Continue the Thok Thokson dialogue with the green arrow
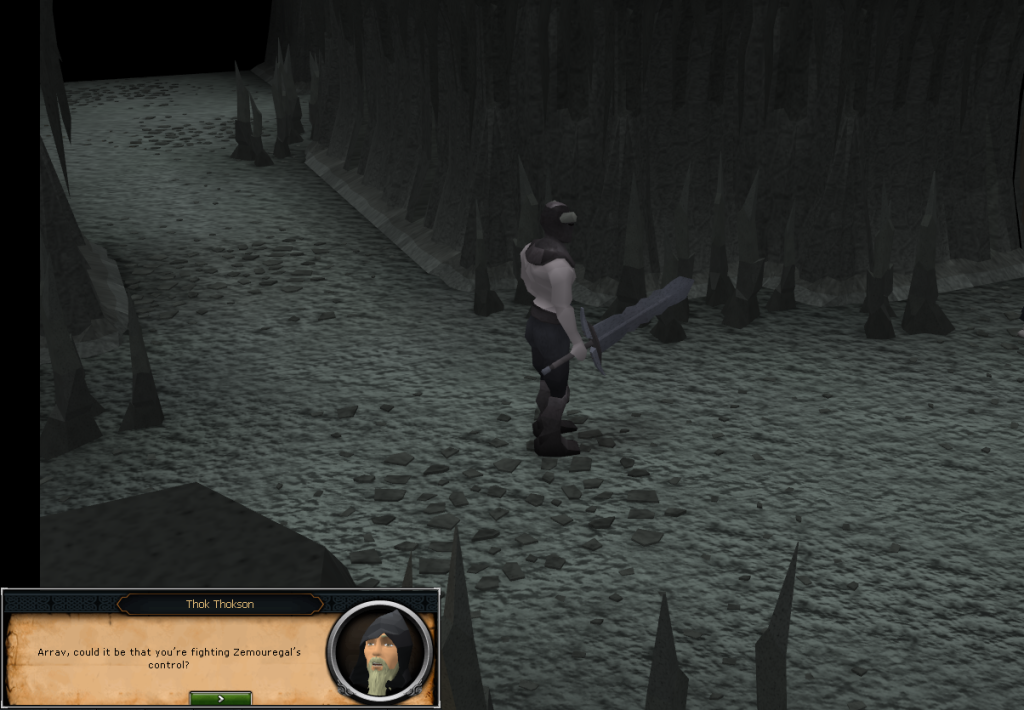Viewport: 1024px width, 710px height. (x=220, y=698)
